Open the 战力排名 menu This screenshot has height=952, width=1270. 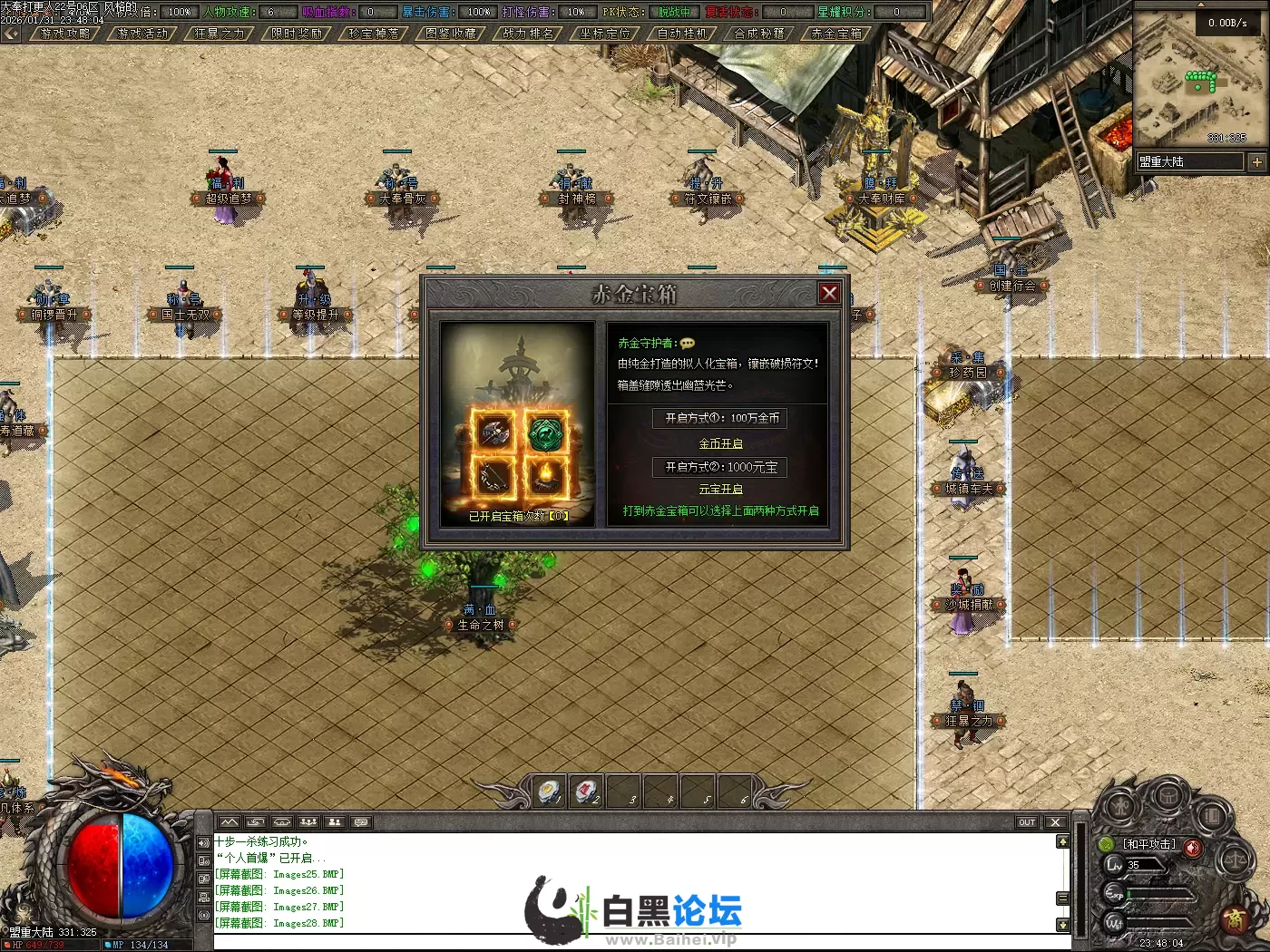(528, 34)
